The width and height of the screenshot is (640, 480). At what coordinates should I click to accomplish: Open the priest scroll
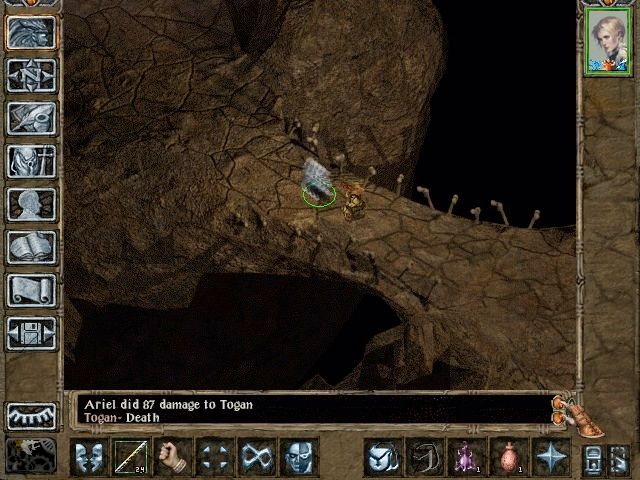point(31,290)
